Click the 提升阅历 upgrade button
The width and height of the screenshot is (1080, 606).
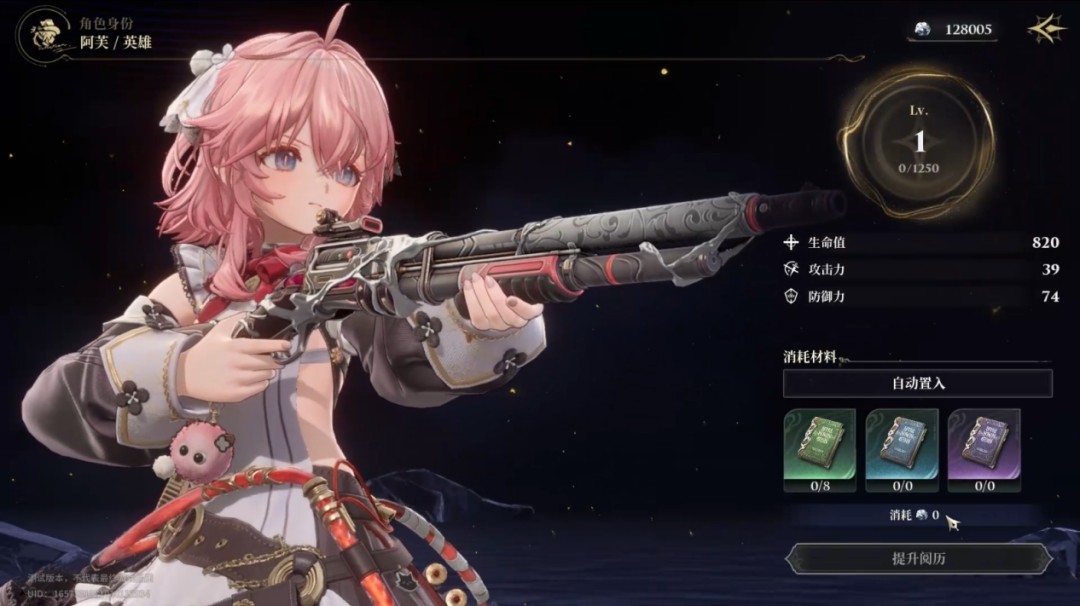[918, 559]
